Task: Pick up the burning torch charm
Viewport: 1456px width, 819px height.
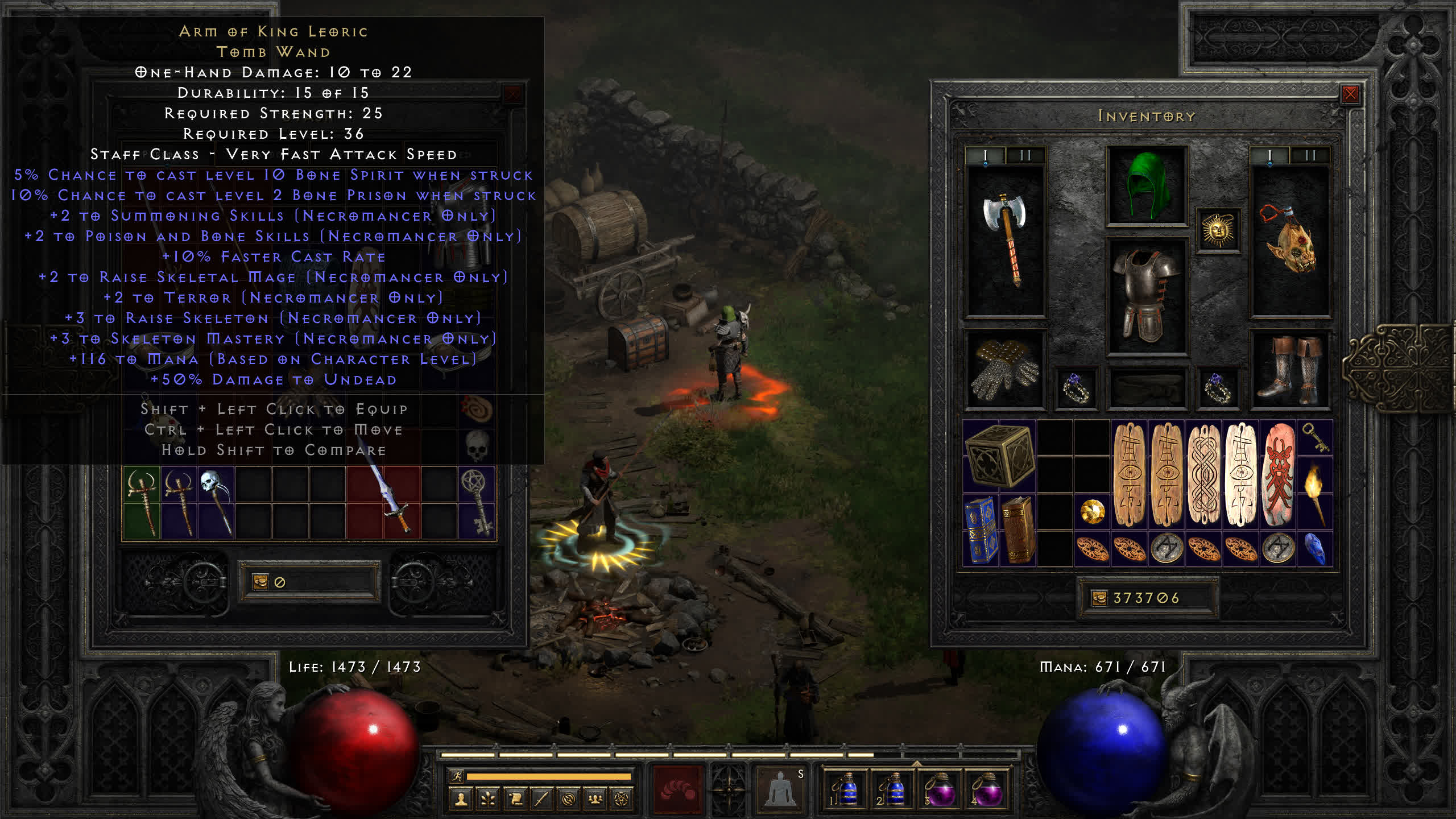Action: coord(1315,494)
